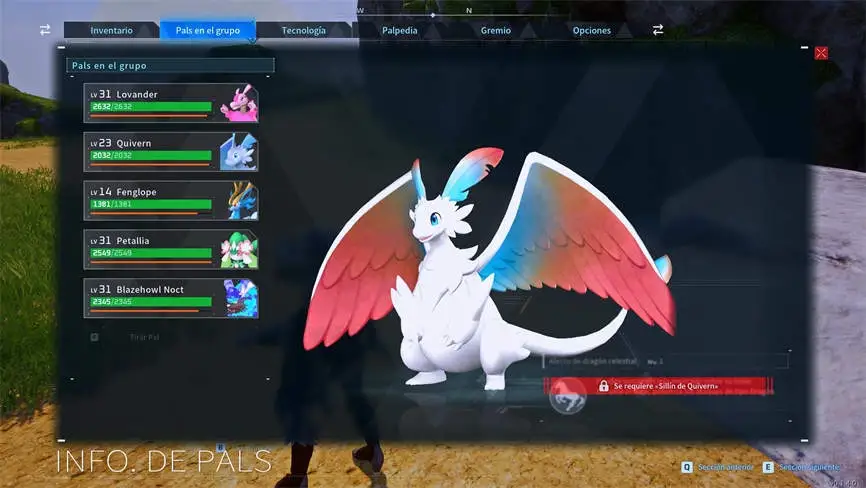
Task: Click the right tab-cycle arrows icon
Action: 658,30
